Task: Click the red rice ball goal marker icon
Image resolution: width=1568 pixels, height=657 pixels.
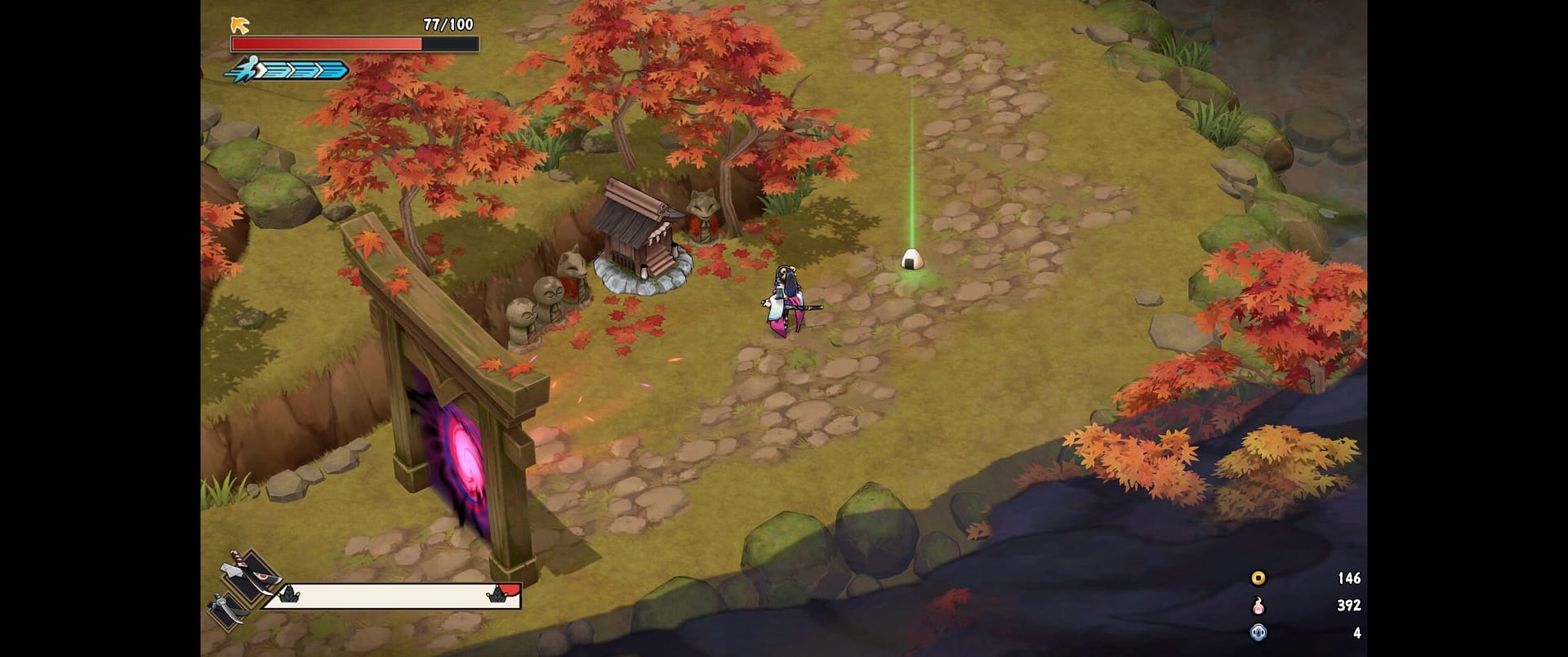Action: click(498, 593)
